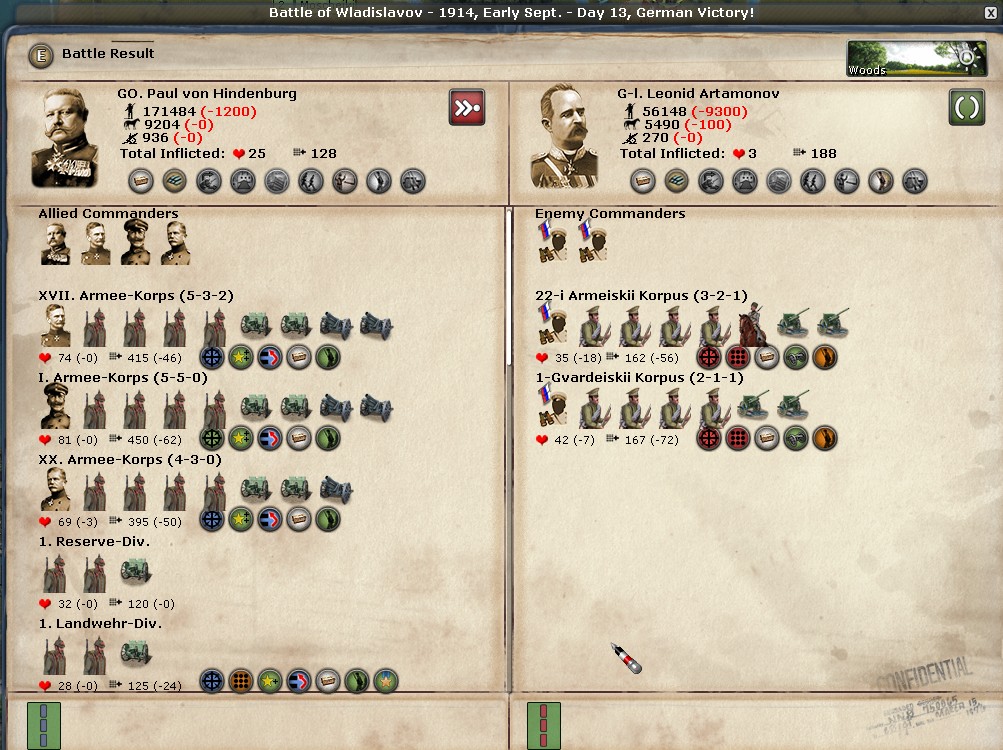1003x750 pixels.
Task: Click the red bar button at bottom center
Action: (x=544, y=724)
